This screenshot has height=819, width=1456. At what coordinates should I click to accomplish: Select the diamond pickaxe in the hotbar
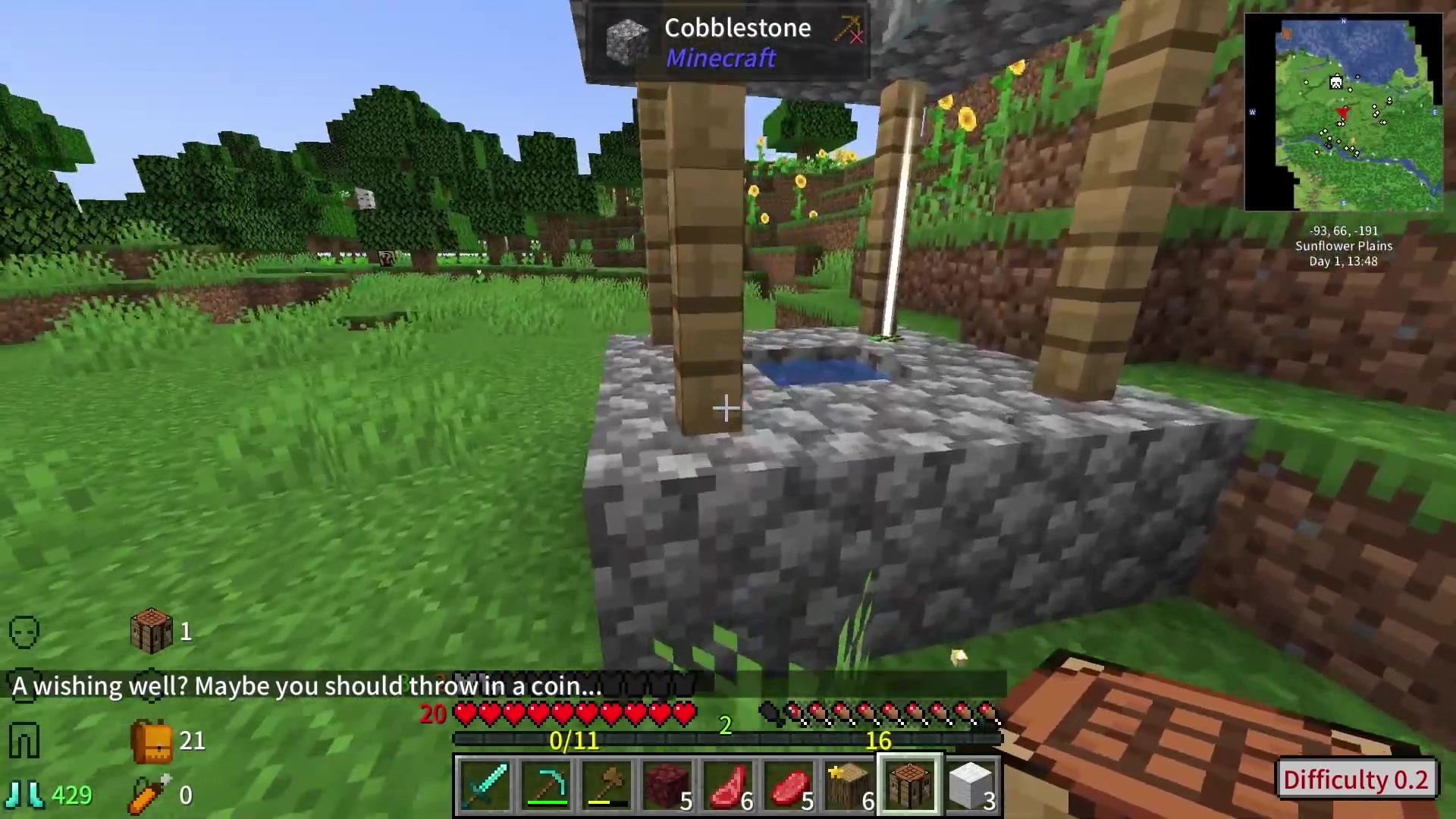pyautogui.click(x=548, y=784)
